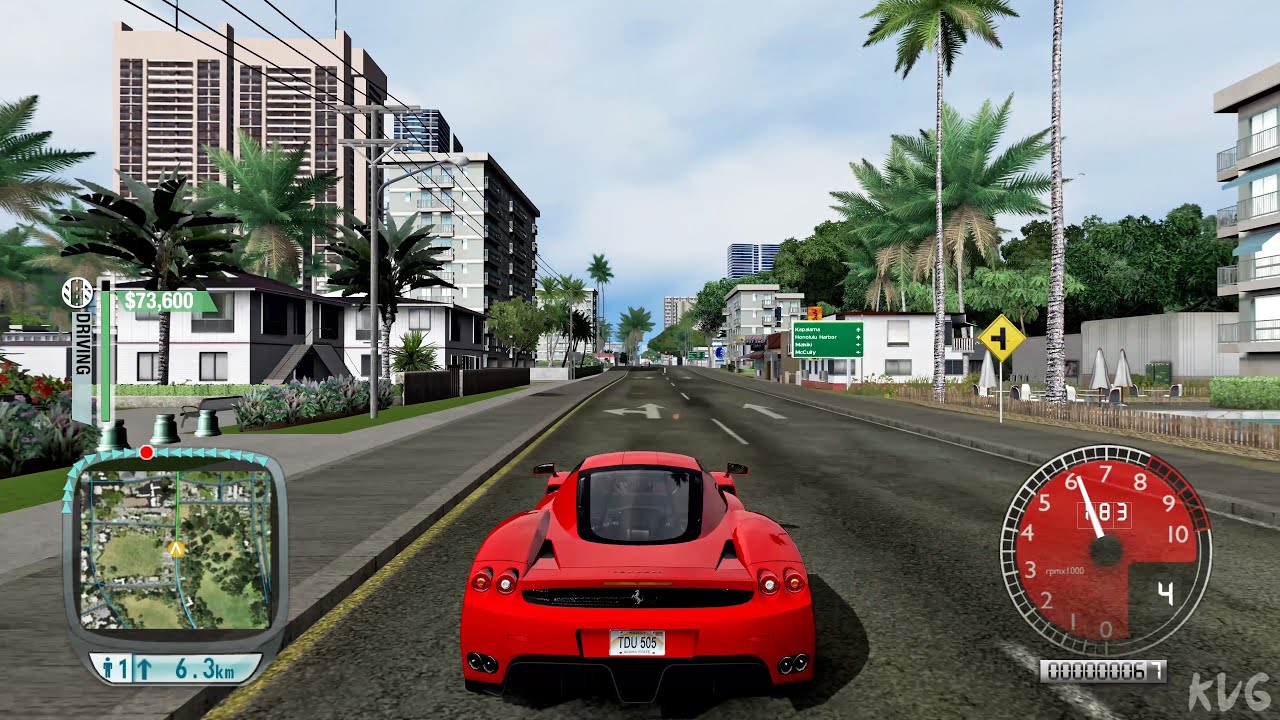This screenshot has height=720, width=1280.
Task: Click the steering wheel icon above DRIVING label
Action: pyautogui.click(x=76, y=294)
